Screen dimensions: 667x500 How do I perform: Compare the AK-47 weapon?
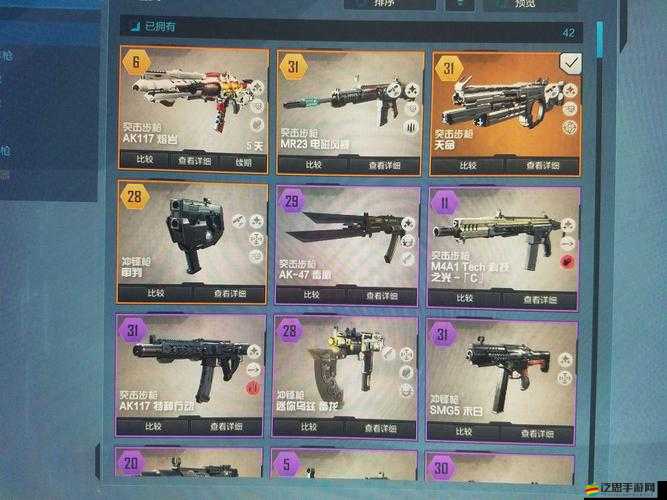click(x=311, y=297)
